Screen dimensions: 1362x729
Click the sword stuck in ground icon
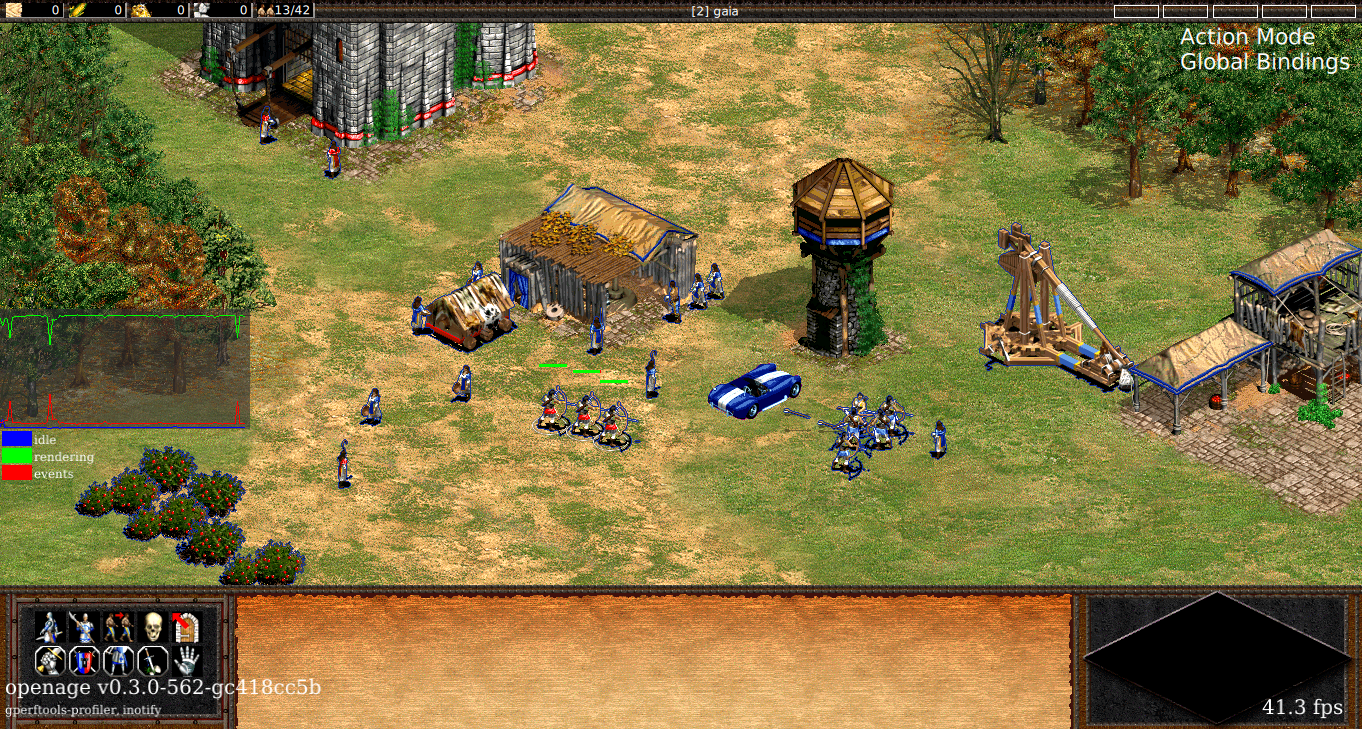[152, 661]
